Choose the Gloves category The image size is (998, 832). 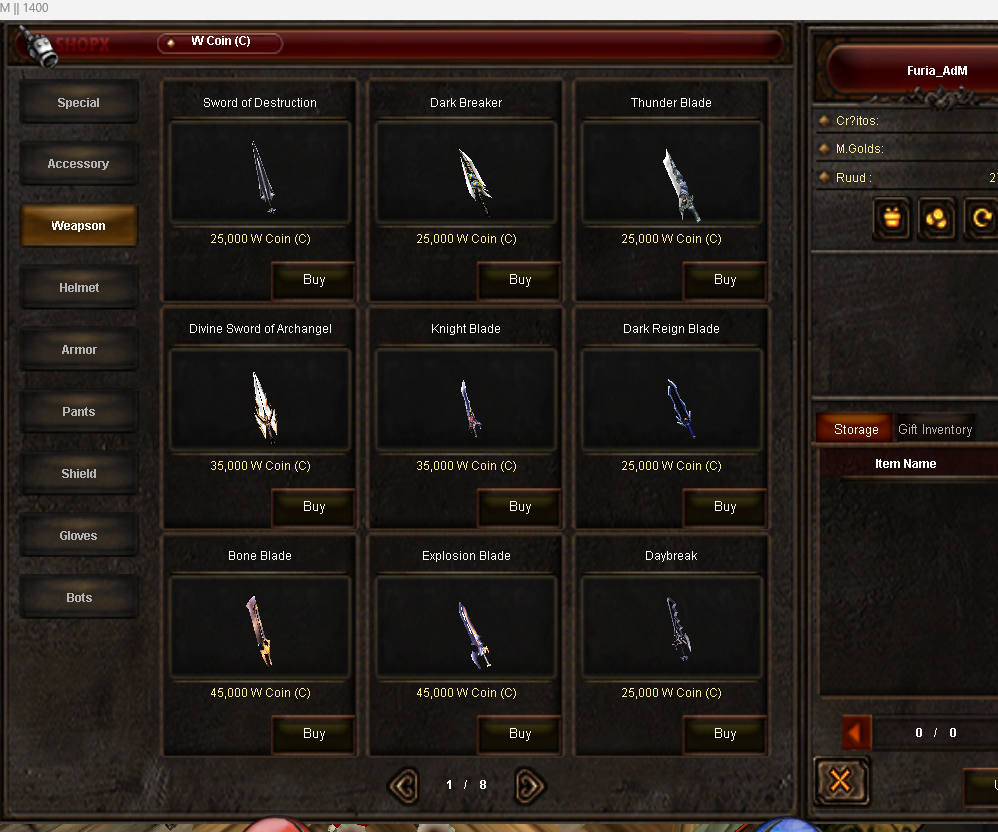click(x=79, y=536)
